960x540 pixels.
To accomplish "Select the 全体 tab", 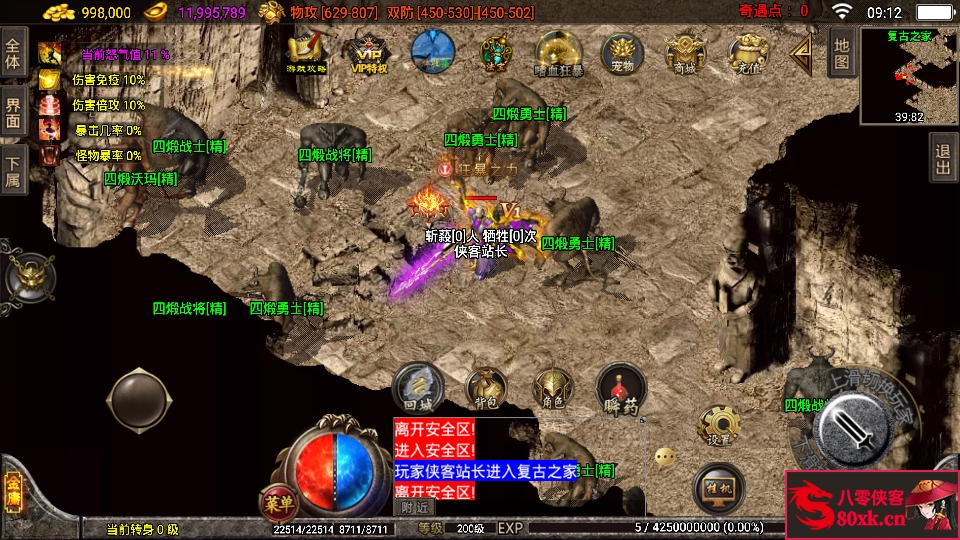I will click(13, 53).
